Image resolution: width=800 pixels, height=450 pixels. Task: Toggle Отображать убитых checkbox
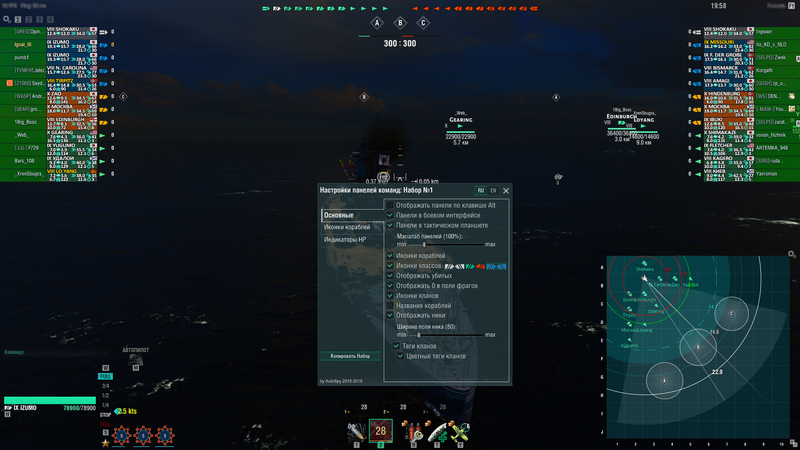tap(391, 276)
